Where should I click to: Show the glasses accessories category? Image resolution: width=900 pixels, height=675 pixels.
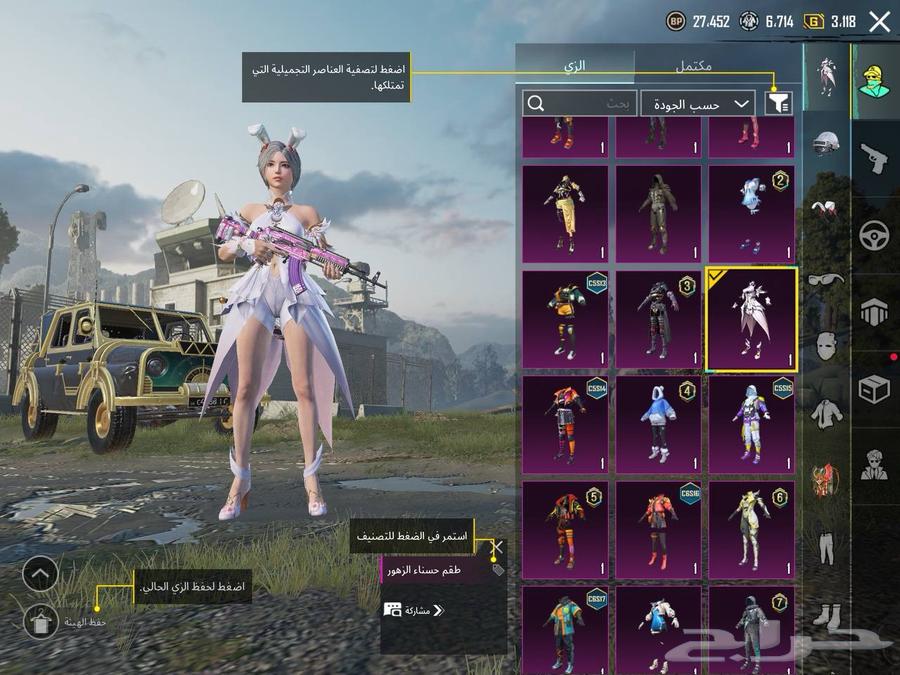click(826, 280)
